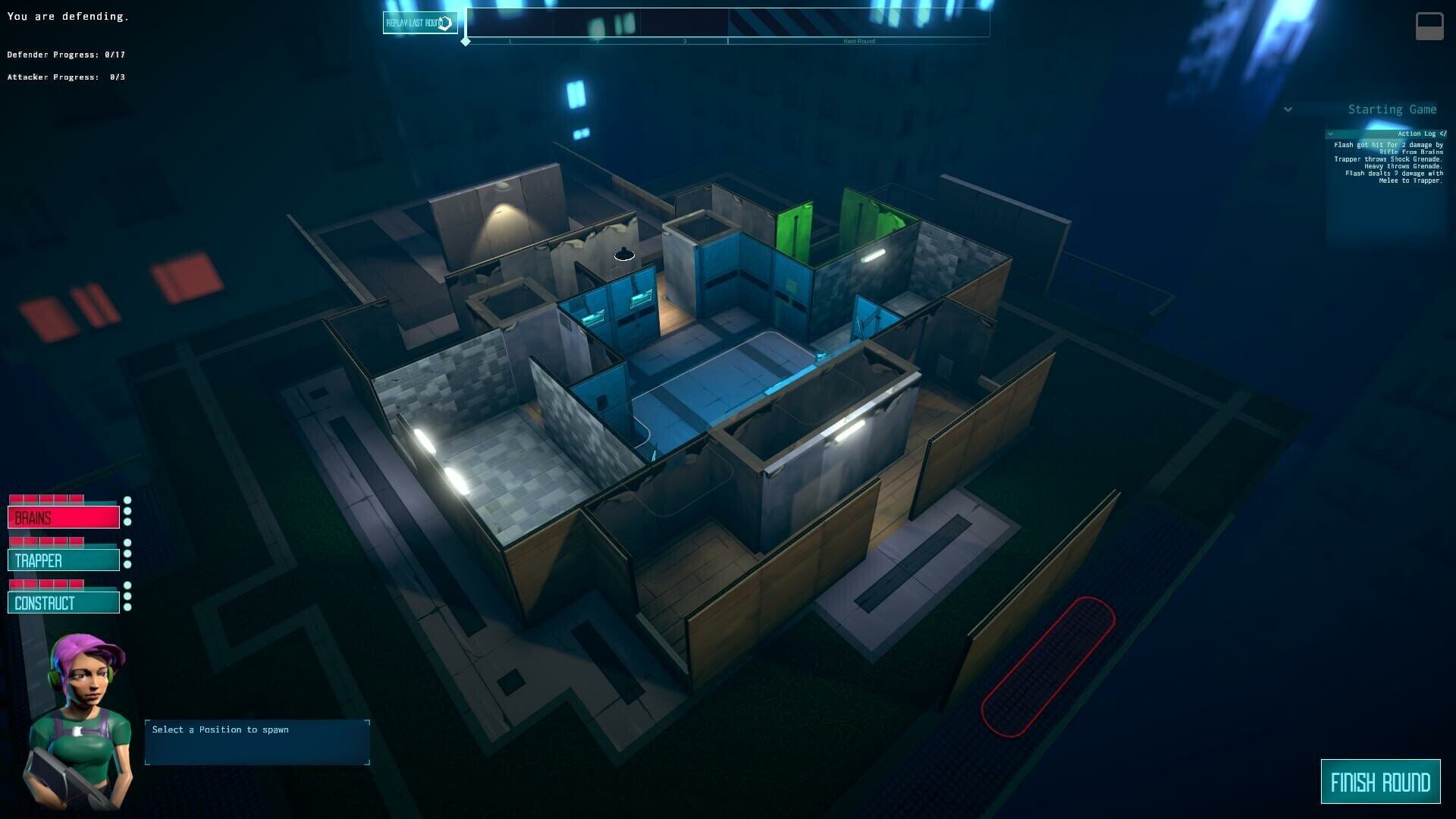Select the Trapper character panel
This screenshot has height=819, width=1456.
(x=64, y=560)
